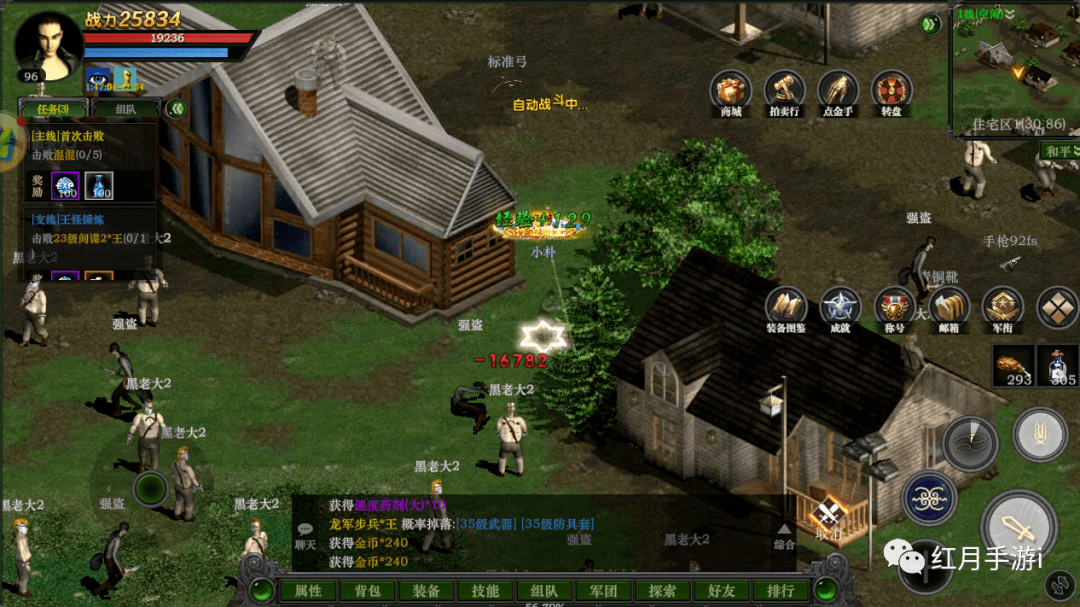Viewport: 1080px width, 607px height.
Task: Open the 军团 legion menu
Action: click(x=603, y=591)
